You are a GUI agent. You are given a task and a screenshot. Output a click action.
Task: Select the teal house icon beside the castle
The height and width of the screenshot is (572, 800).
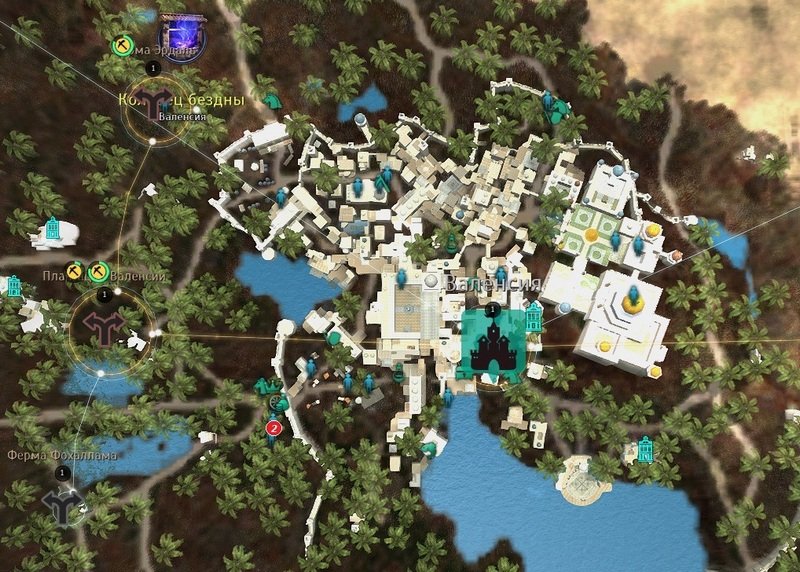click(x=533, y=319)
